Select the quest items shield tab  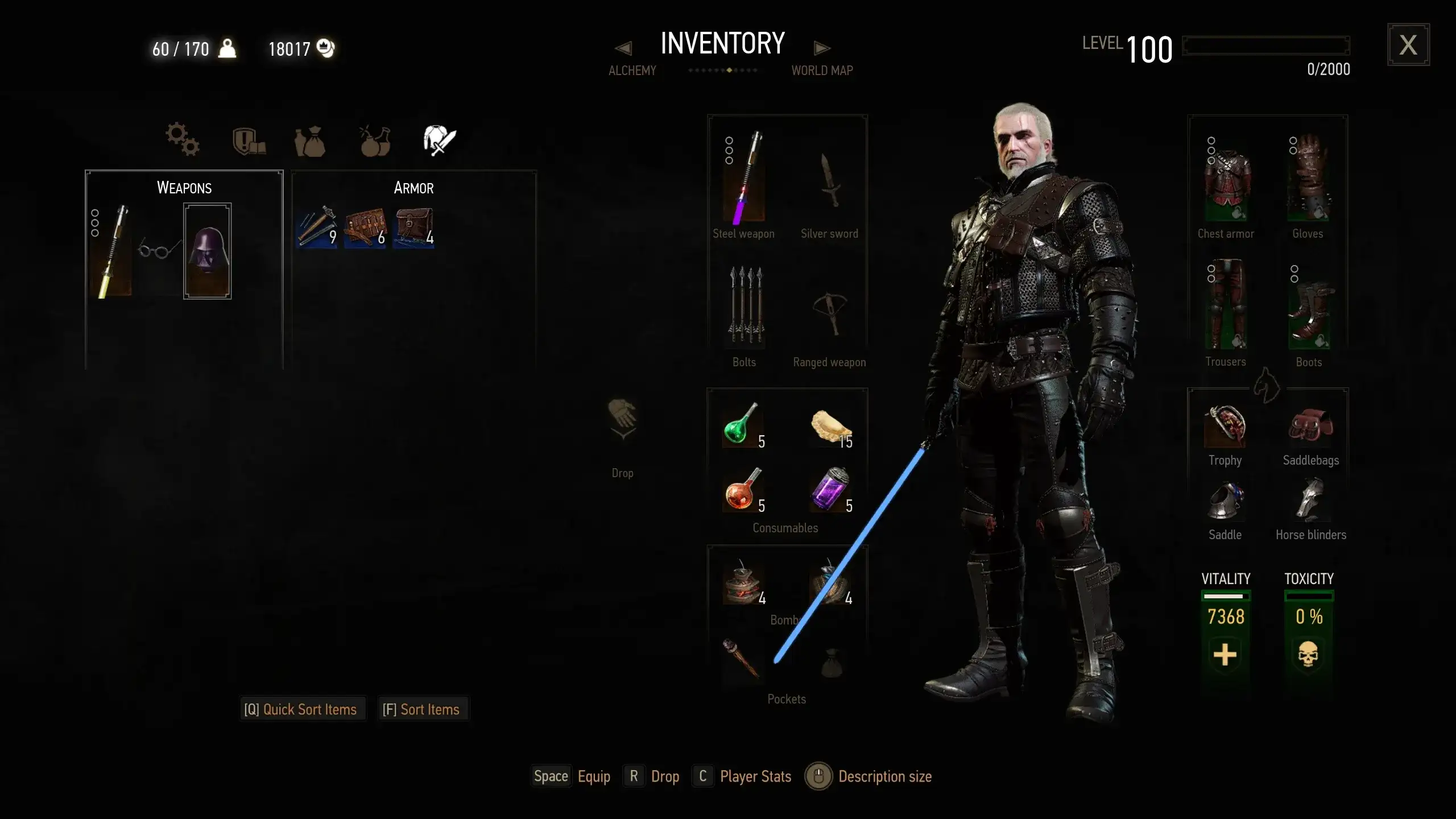click(x=249, y=141)
